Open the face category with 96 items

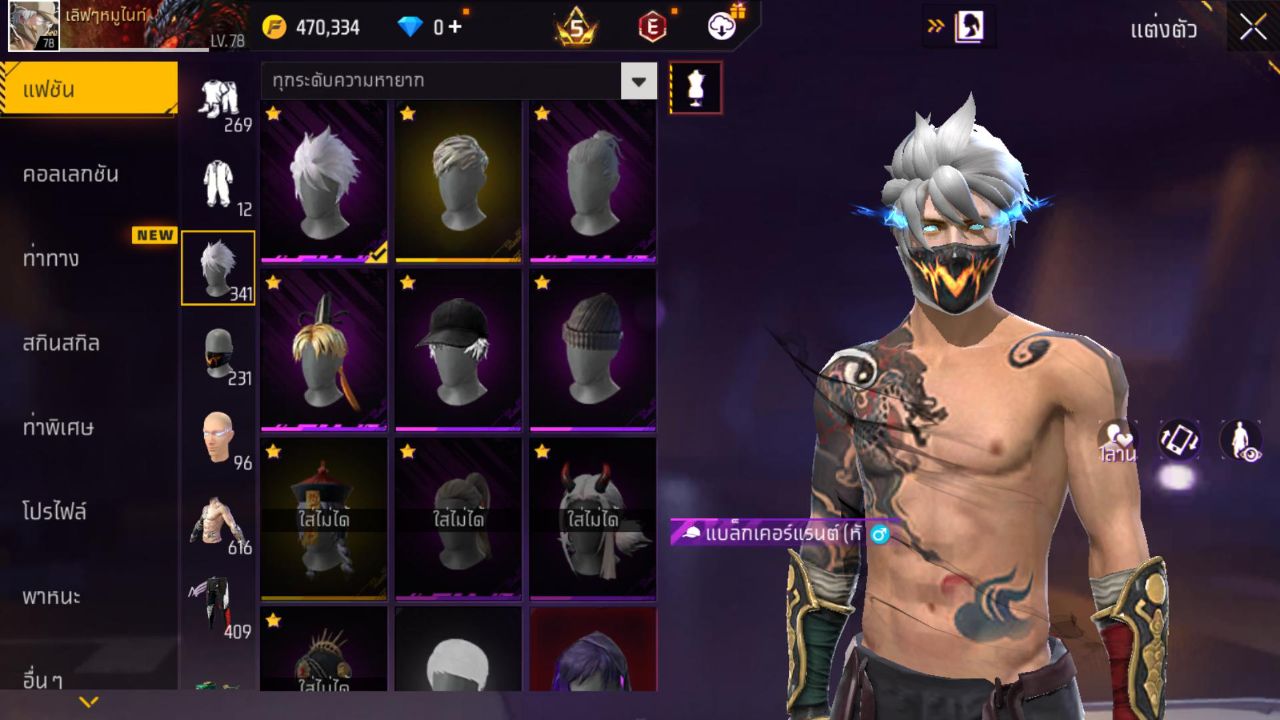click(x=218, y=438)
